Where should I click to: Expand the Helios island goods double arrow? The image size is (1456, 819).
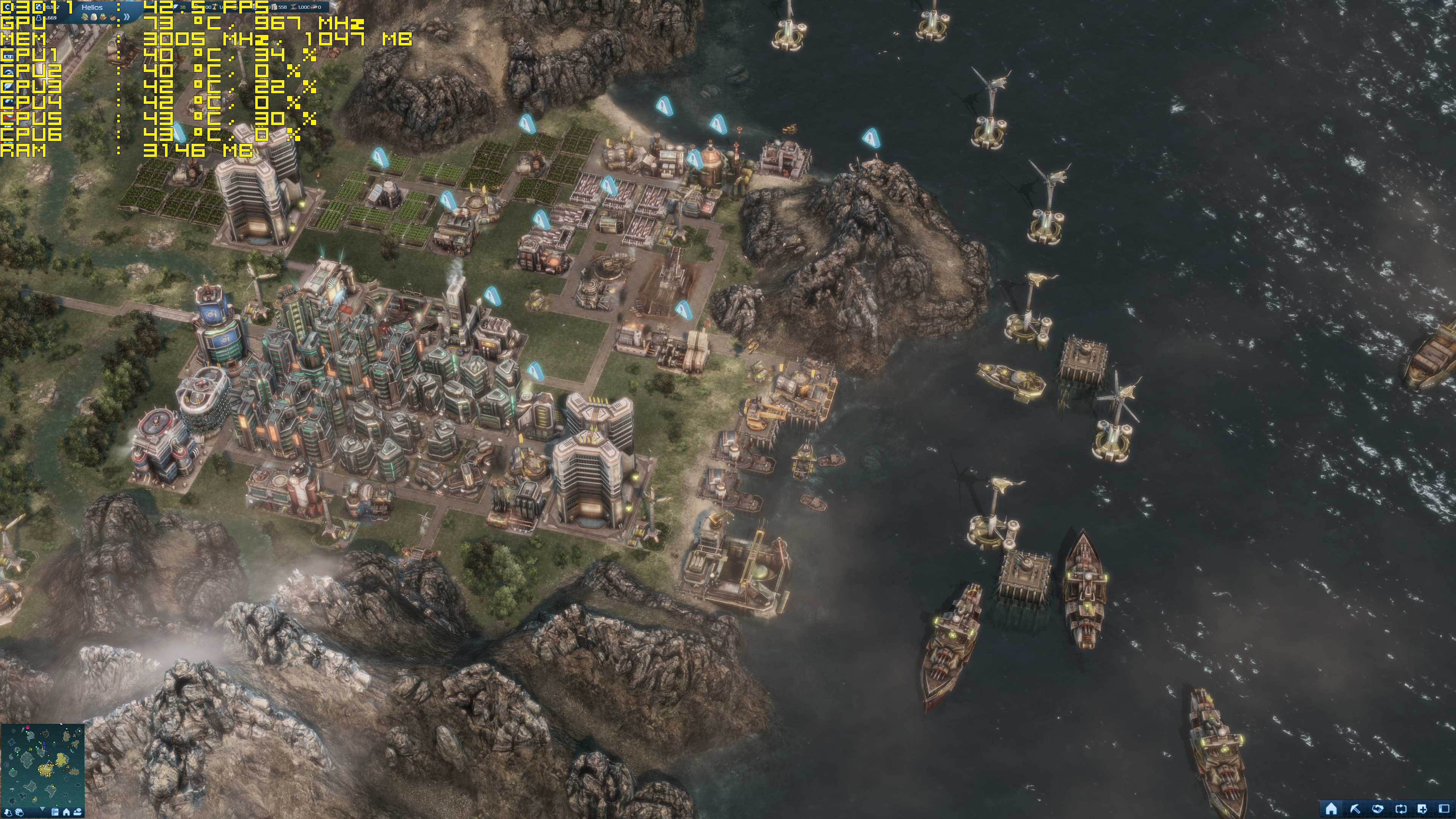127,17
